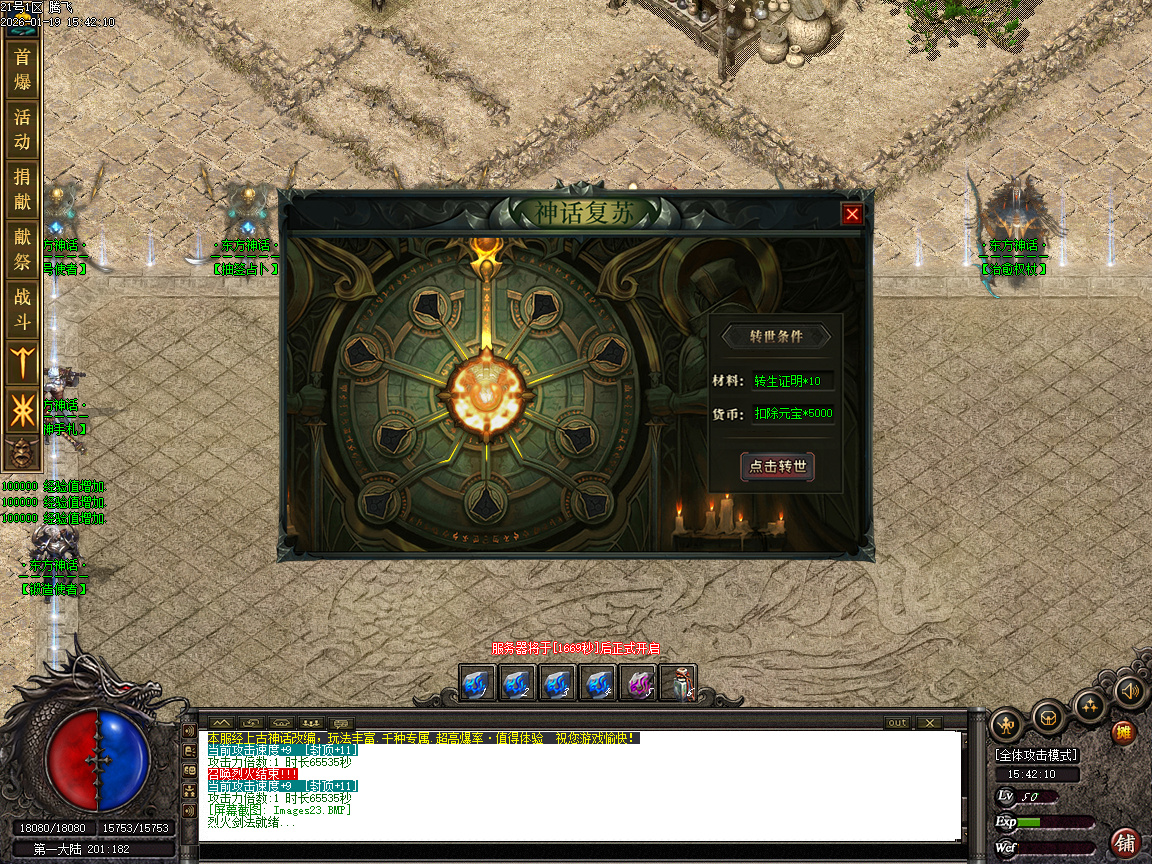This screenshot has height=864, width=1152.
Task: Select the 捐献 donation menu entry
Action: pos(22,189)
